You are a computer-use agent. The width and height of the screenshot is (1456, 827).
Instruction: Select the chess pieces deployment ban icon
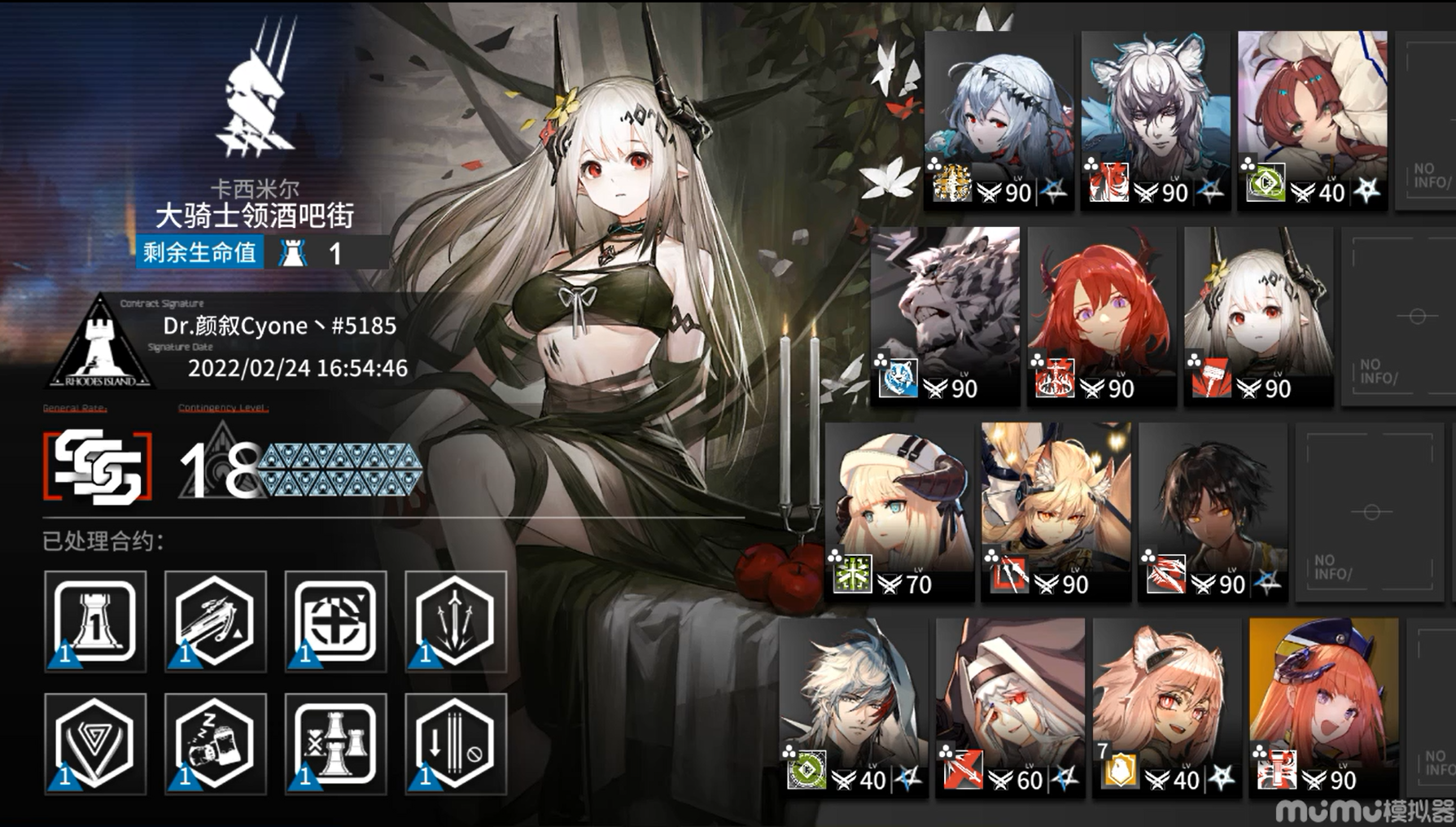tap(335, 742)
